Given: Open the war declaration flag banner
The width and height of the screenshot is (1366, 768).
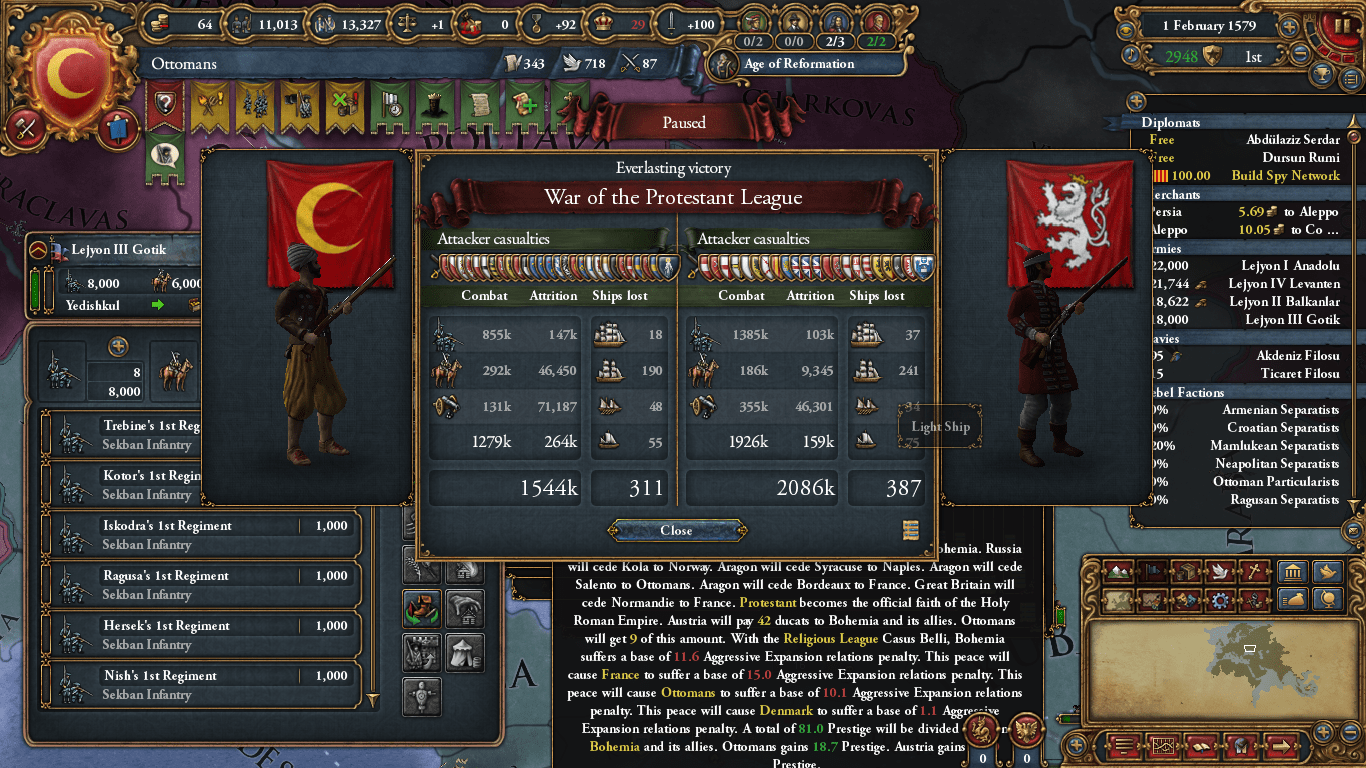Looking at the screenshot, I should pyautogui.click(x=392, y=105).
